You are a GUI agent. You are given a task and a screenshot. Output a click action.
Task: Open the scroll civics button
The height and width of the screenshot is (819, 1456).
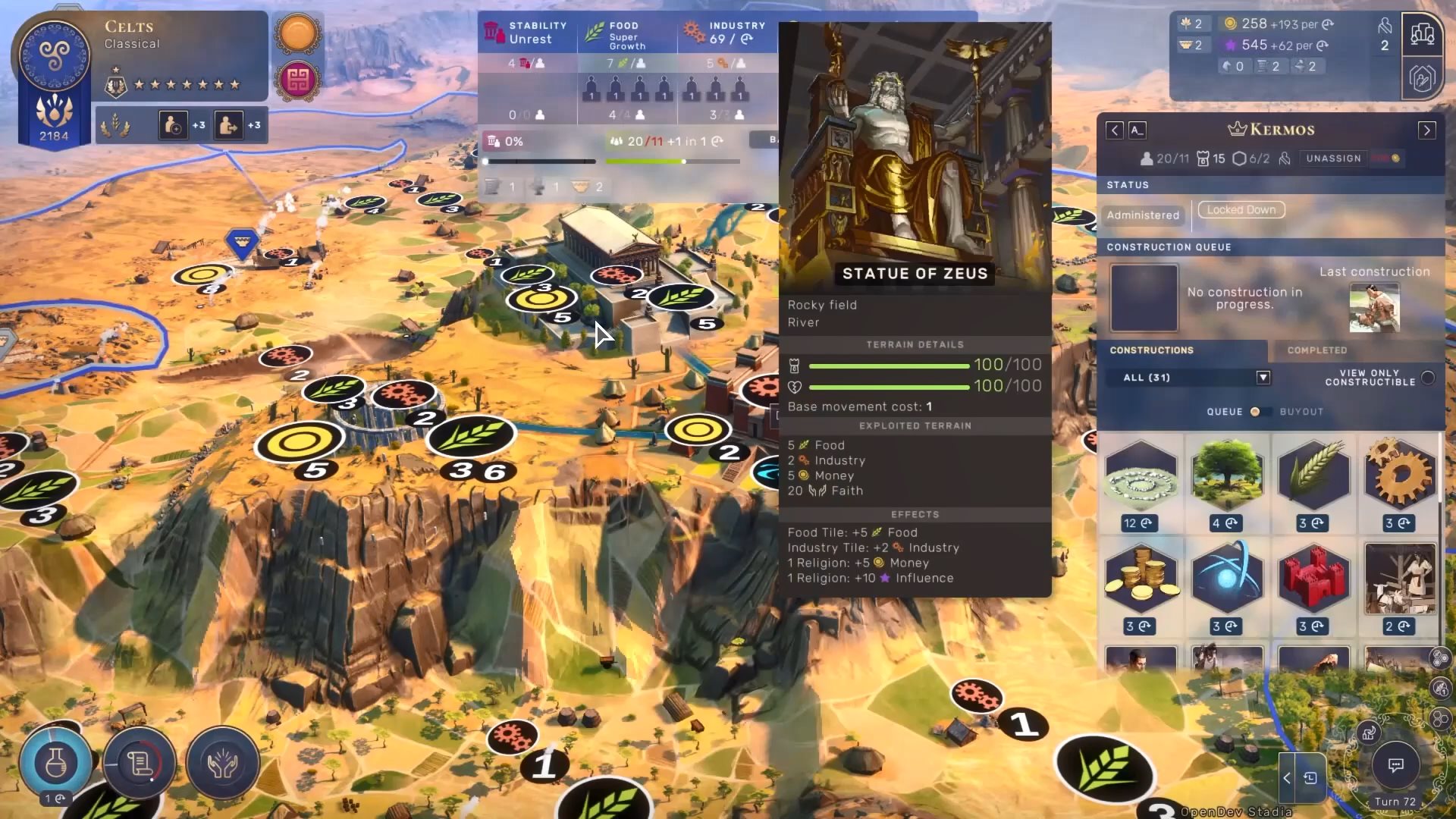140,764
